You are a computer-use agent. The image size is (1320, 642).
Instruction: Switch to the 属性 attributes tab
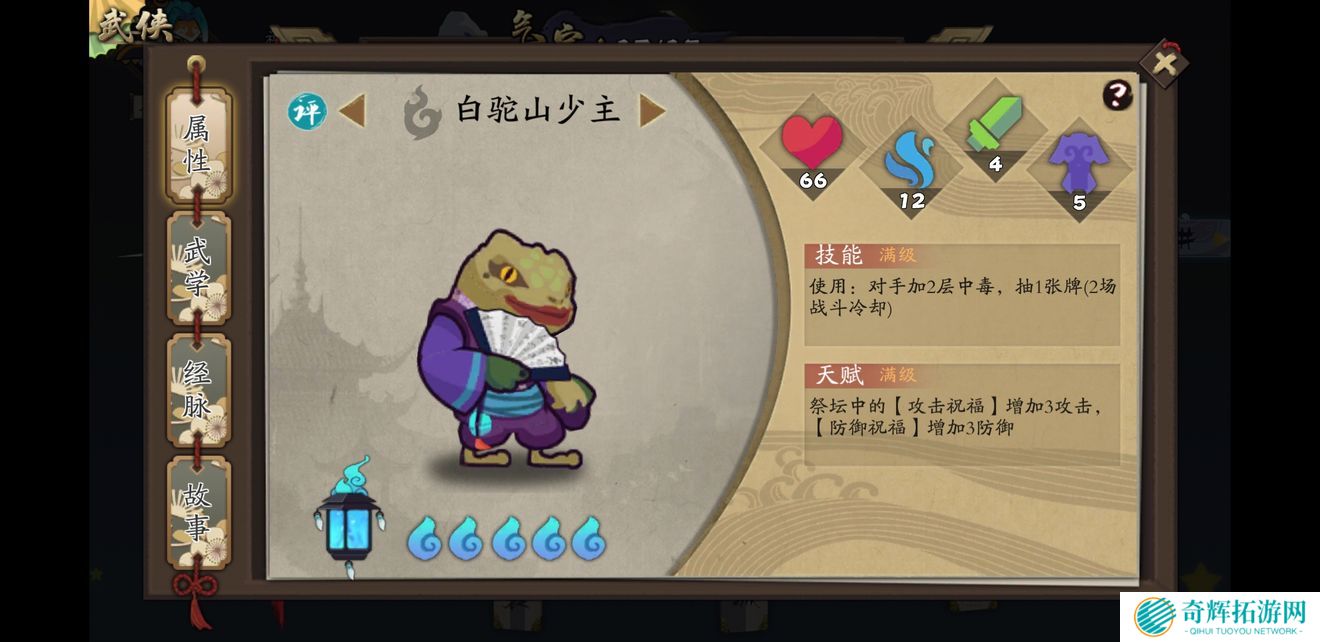click(198, 145)
